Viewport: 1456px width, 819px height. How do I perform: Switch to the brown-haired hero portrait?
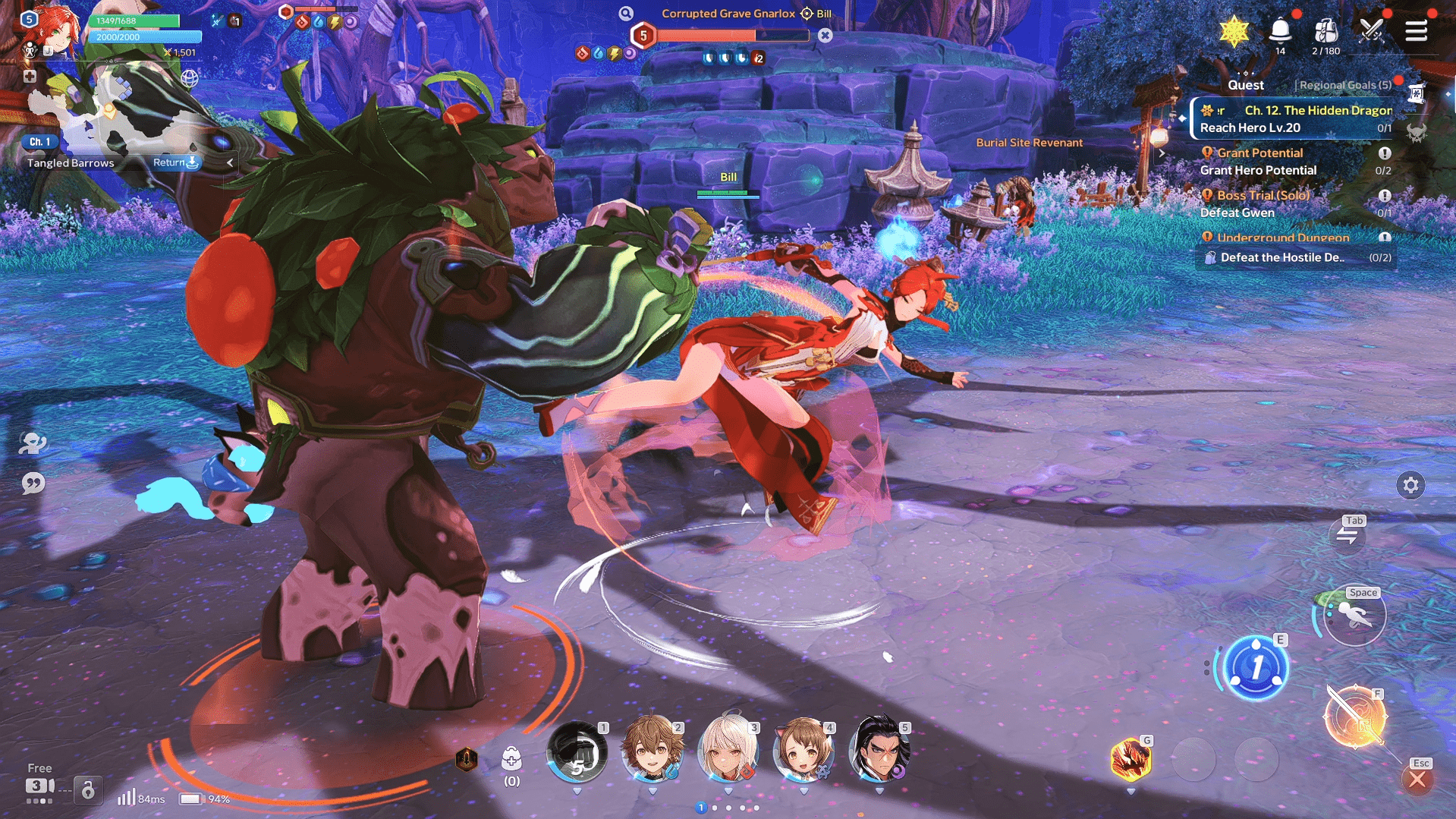pos(652,751)
